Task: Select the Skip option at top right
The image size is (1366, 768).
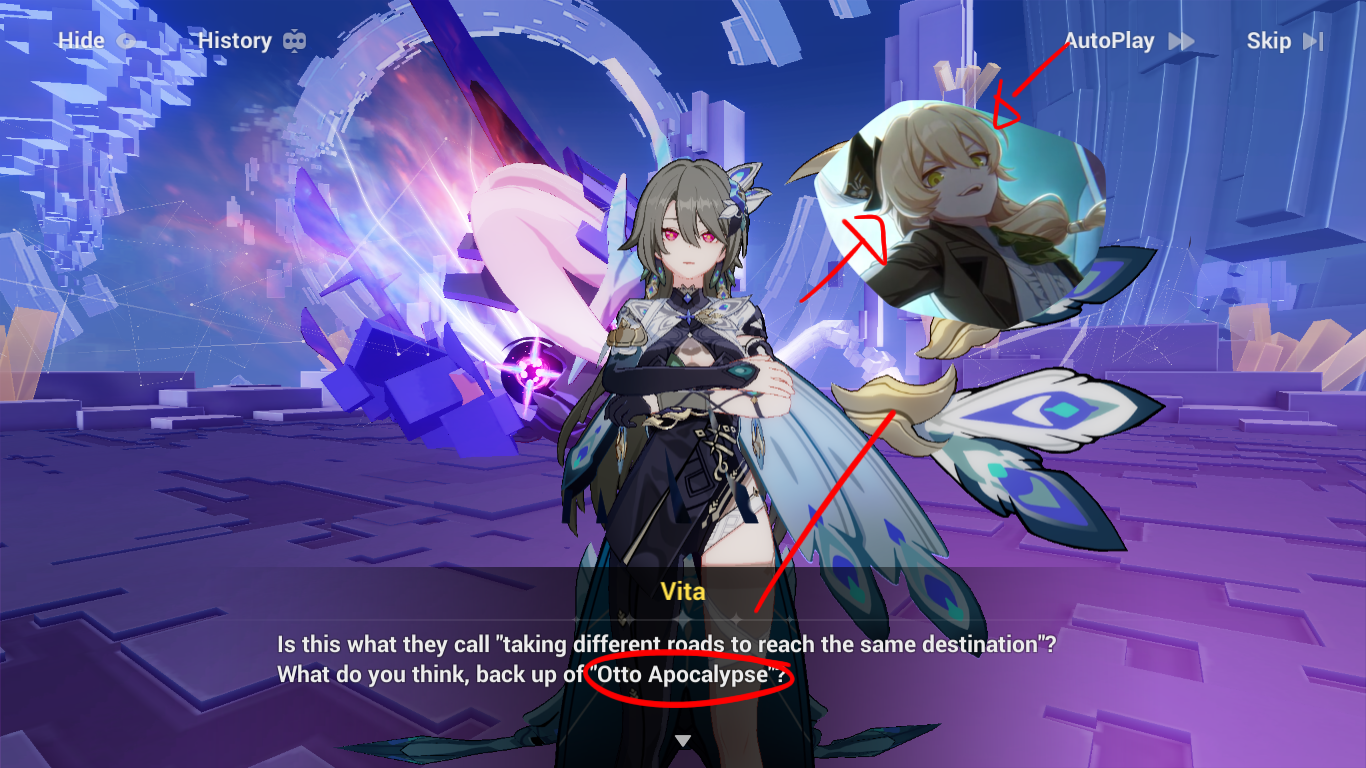Action: coord(1270,41)
